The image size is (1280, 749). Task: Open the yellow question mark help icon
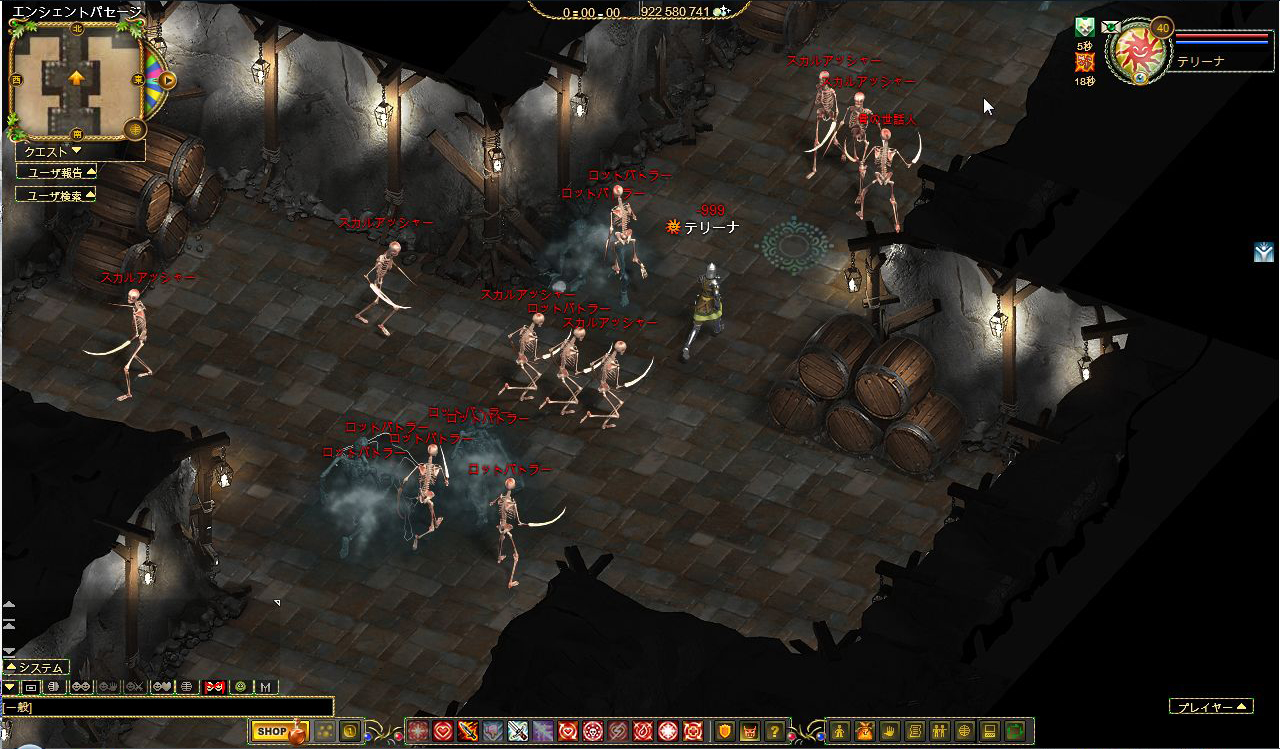tap(773, 731)
